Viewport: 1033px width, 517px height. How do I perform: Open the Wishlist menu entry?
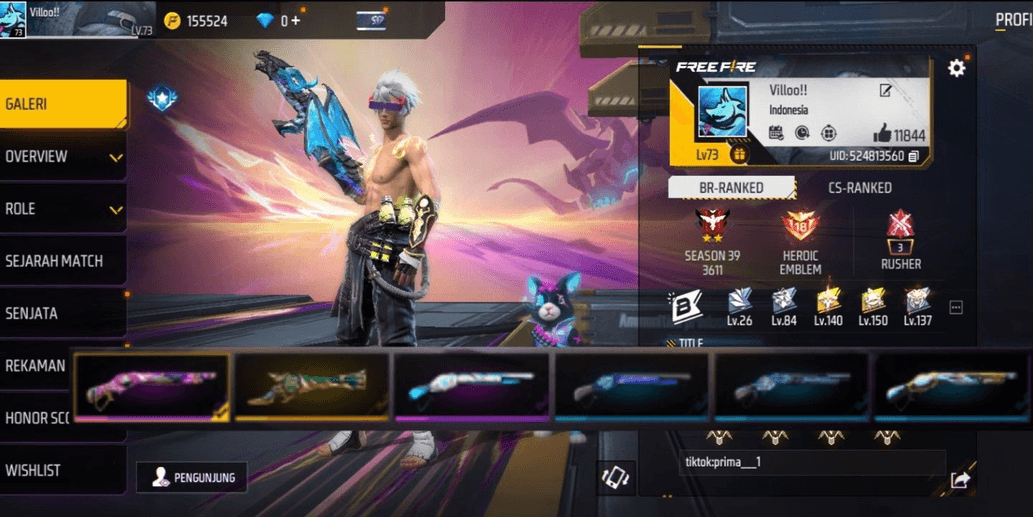click(62, 470)
